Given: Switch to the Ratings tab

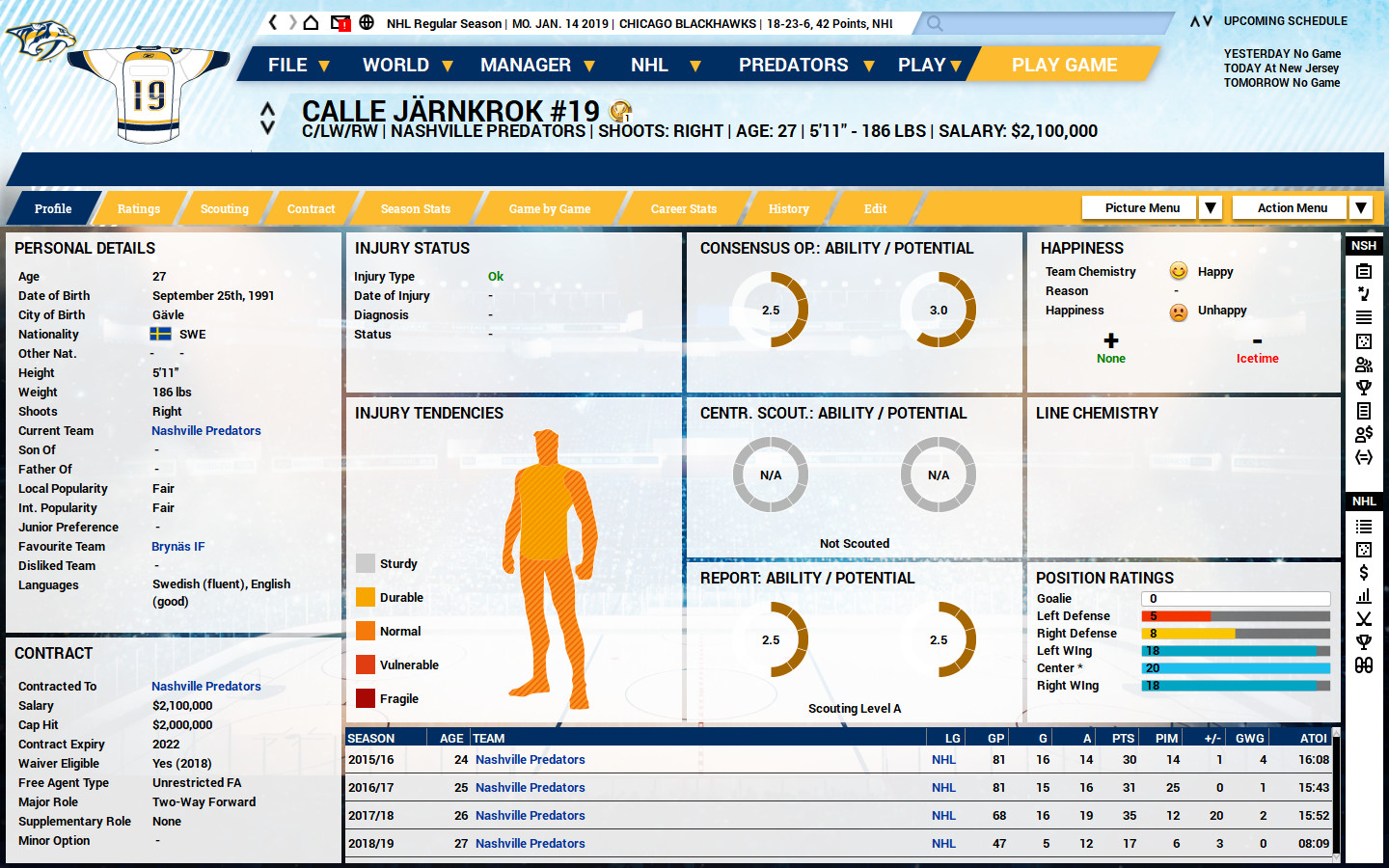Looking at the screenshot, I should [139, 208].
